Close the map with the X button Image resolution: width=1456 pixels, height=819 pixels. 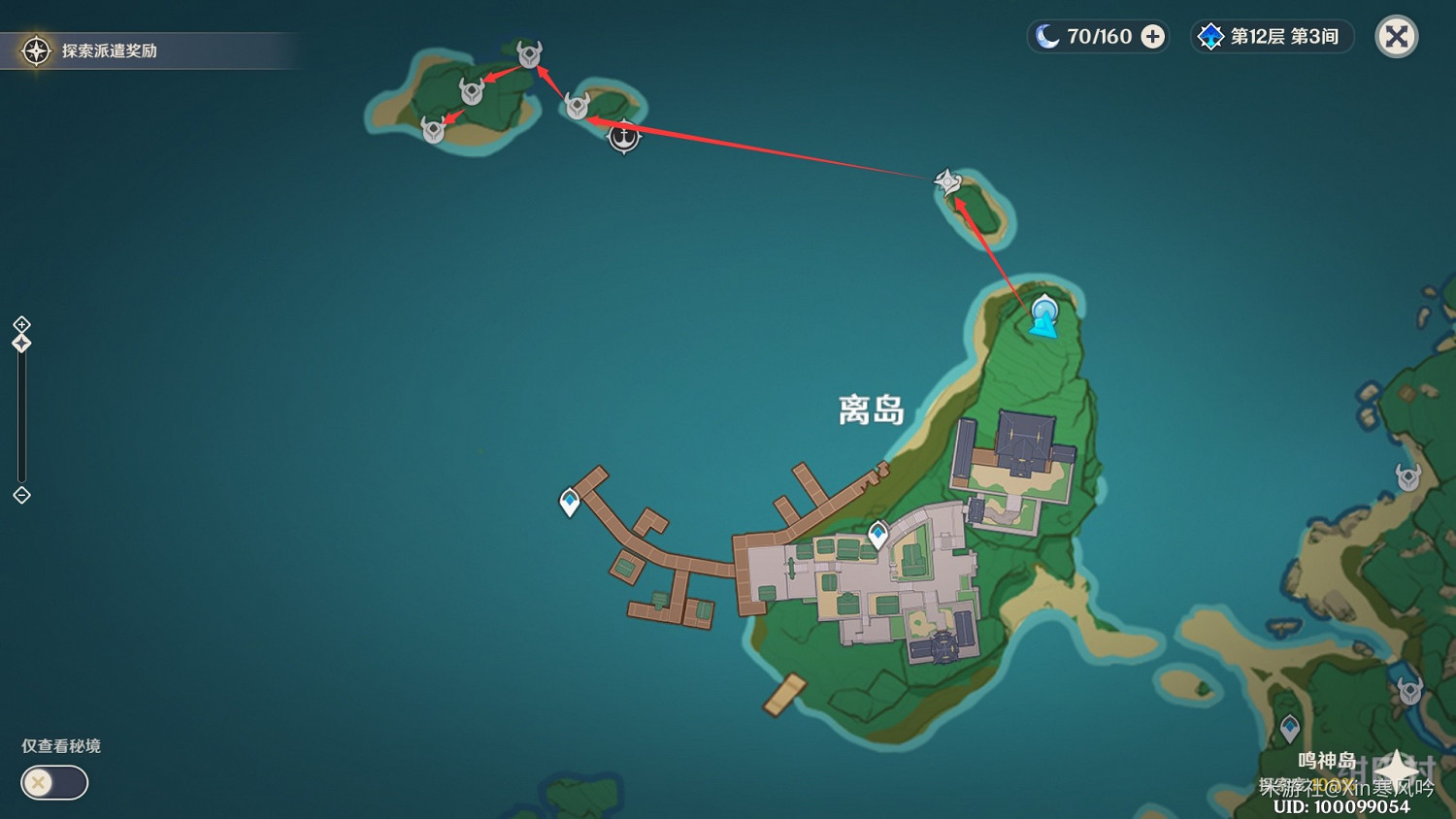pyautogui.click(x=1396, y=38)
